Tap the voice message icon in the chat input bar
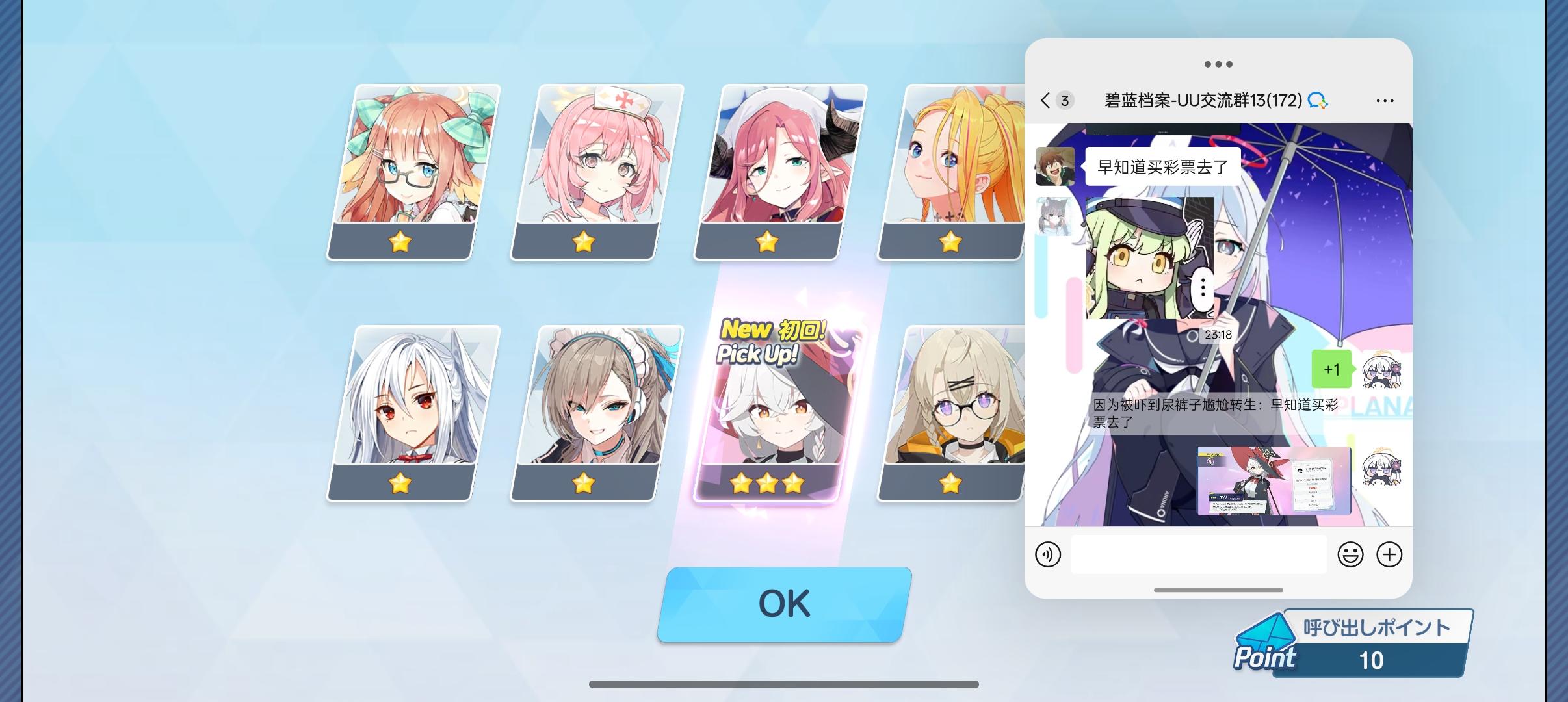The image size is (1568, 702). tap(1050, 554)
